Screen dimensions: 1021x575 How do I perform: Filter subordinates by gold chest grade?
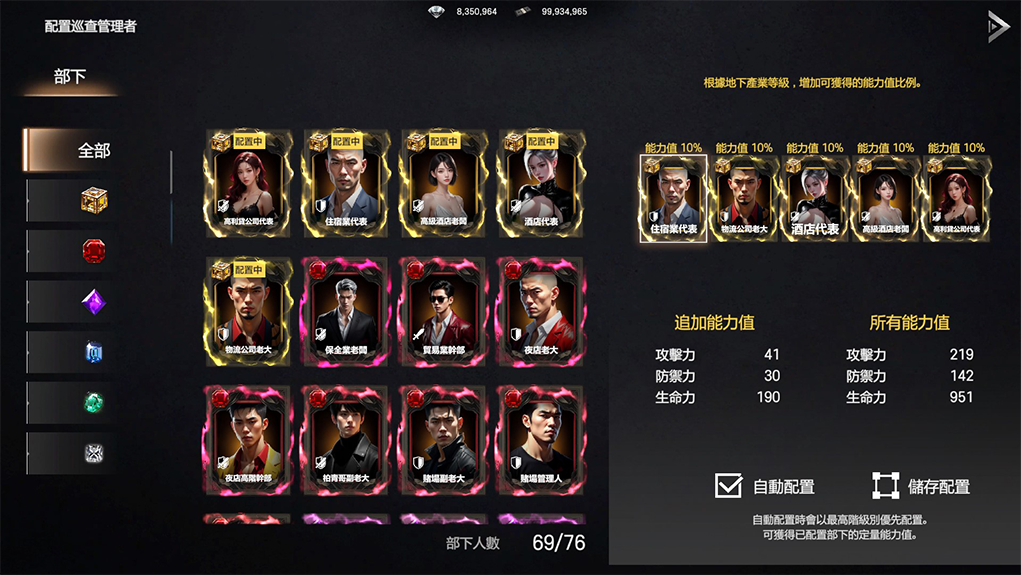pos(94,201)
